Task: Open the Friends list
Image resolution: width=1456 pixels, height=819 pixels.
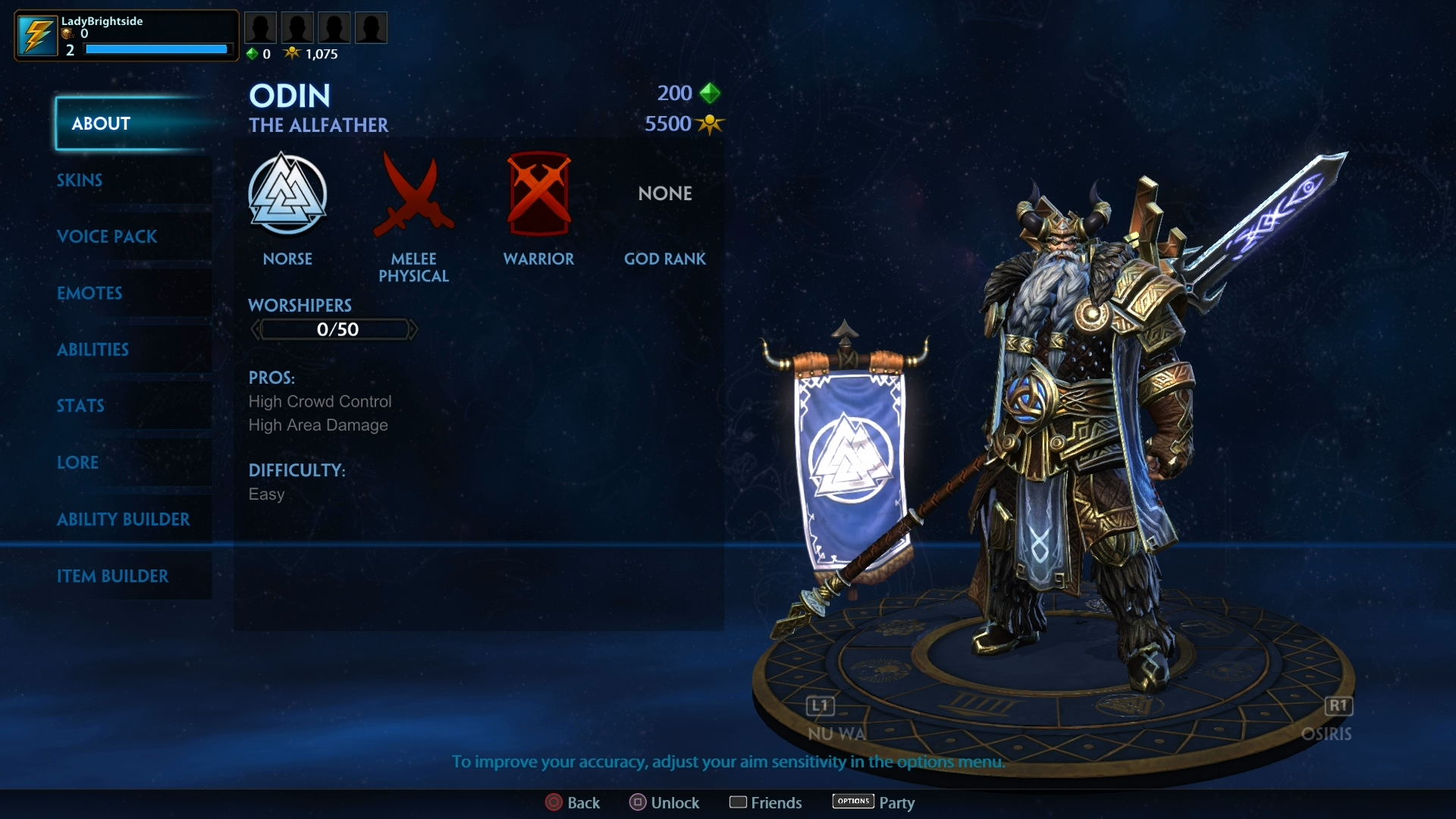Action: click(765, 802)
